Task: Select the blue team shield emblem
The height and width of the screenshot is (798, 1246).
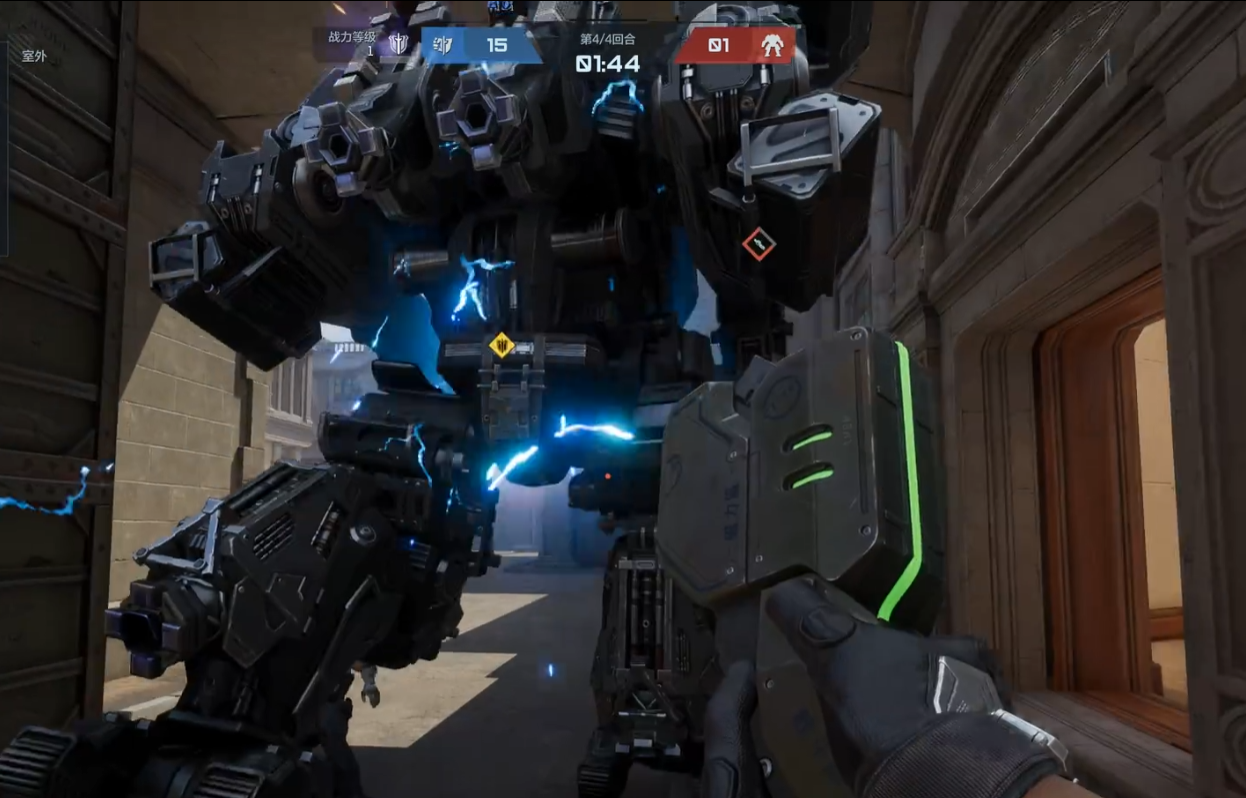Action: (443, 45)
